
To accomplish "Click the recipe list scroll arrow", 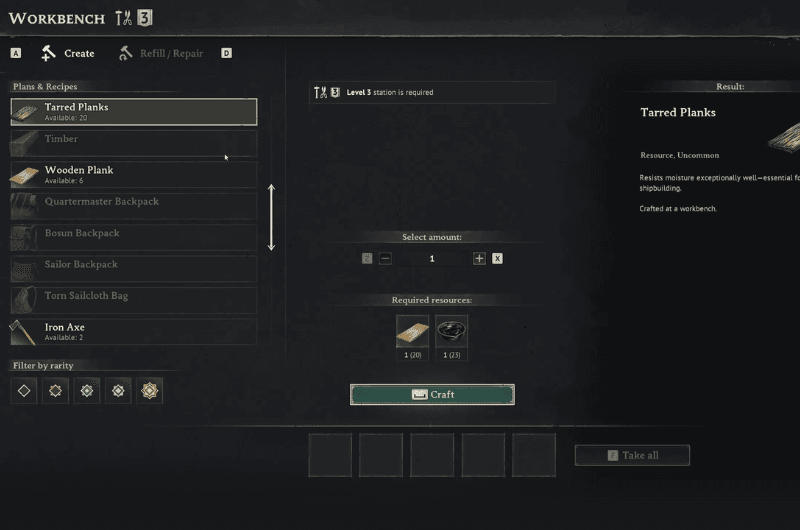I will coord(271,217).
